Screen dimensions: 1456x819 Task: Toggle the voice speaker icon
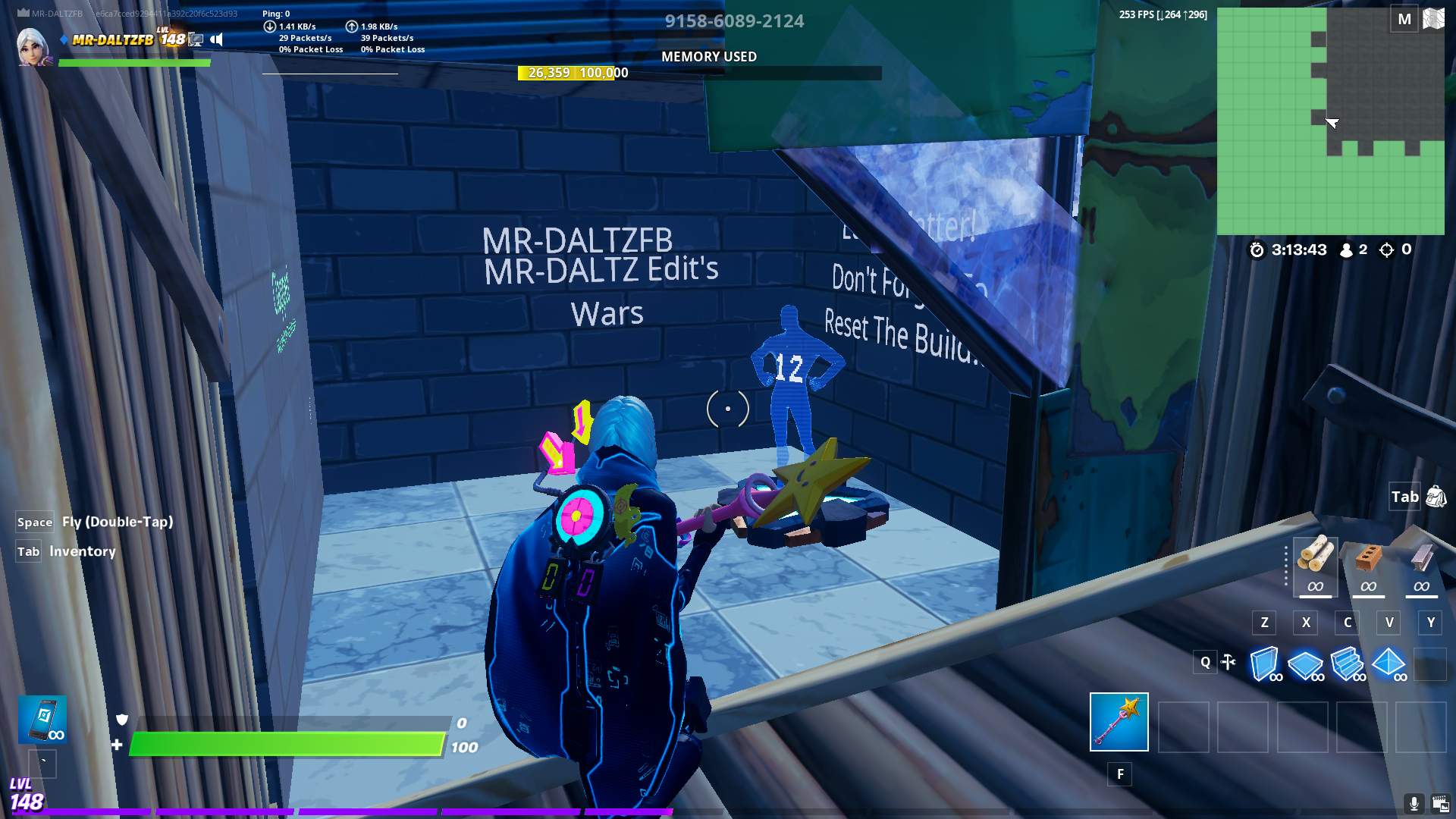(x=217, y=39)
